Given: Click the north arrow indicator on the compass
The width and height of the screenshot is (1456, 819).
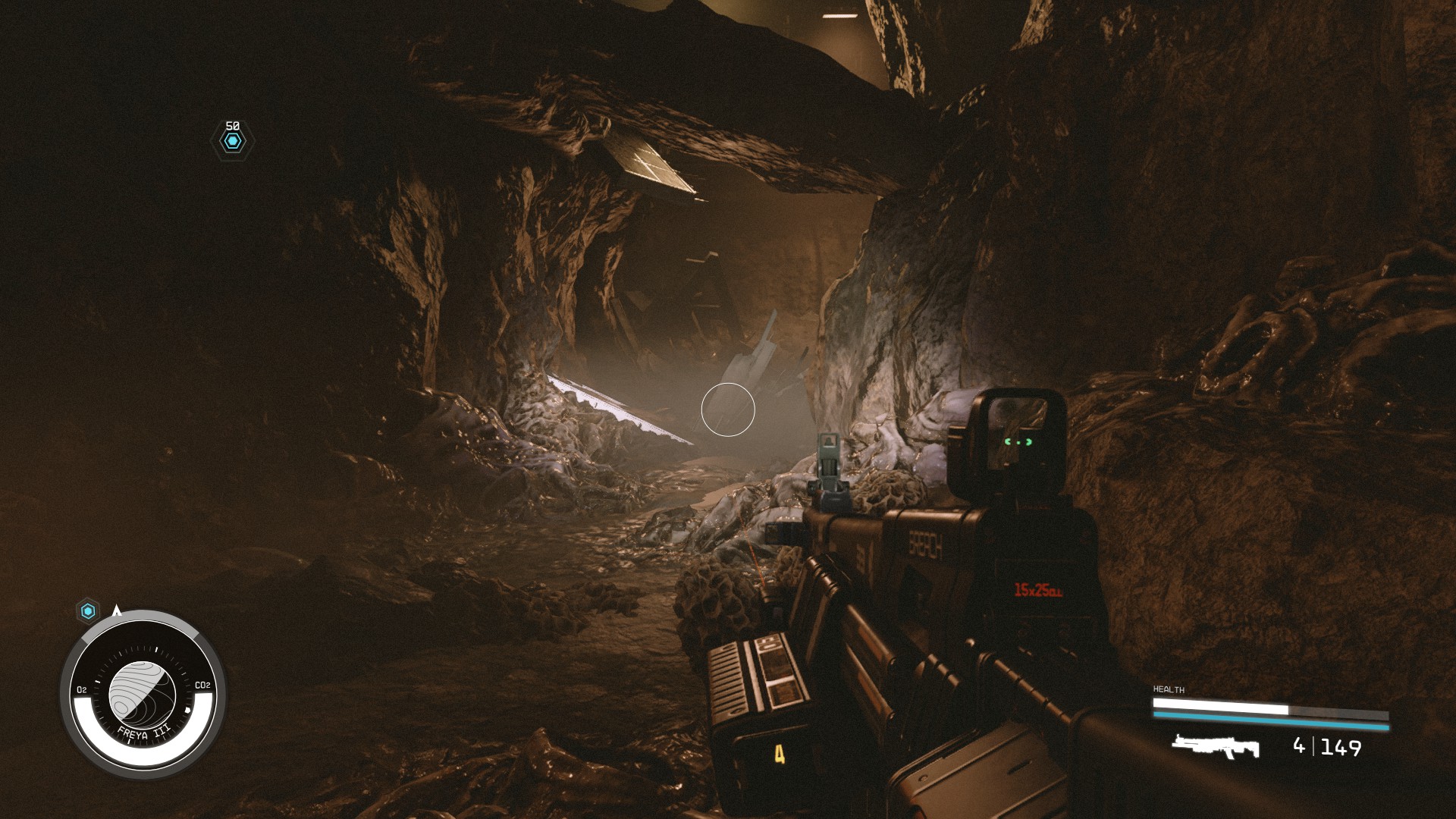Looking at the screenshot, I should [117, 611].
